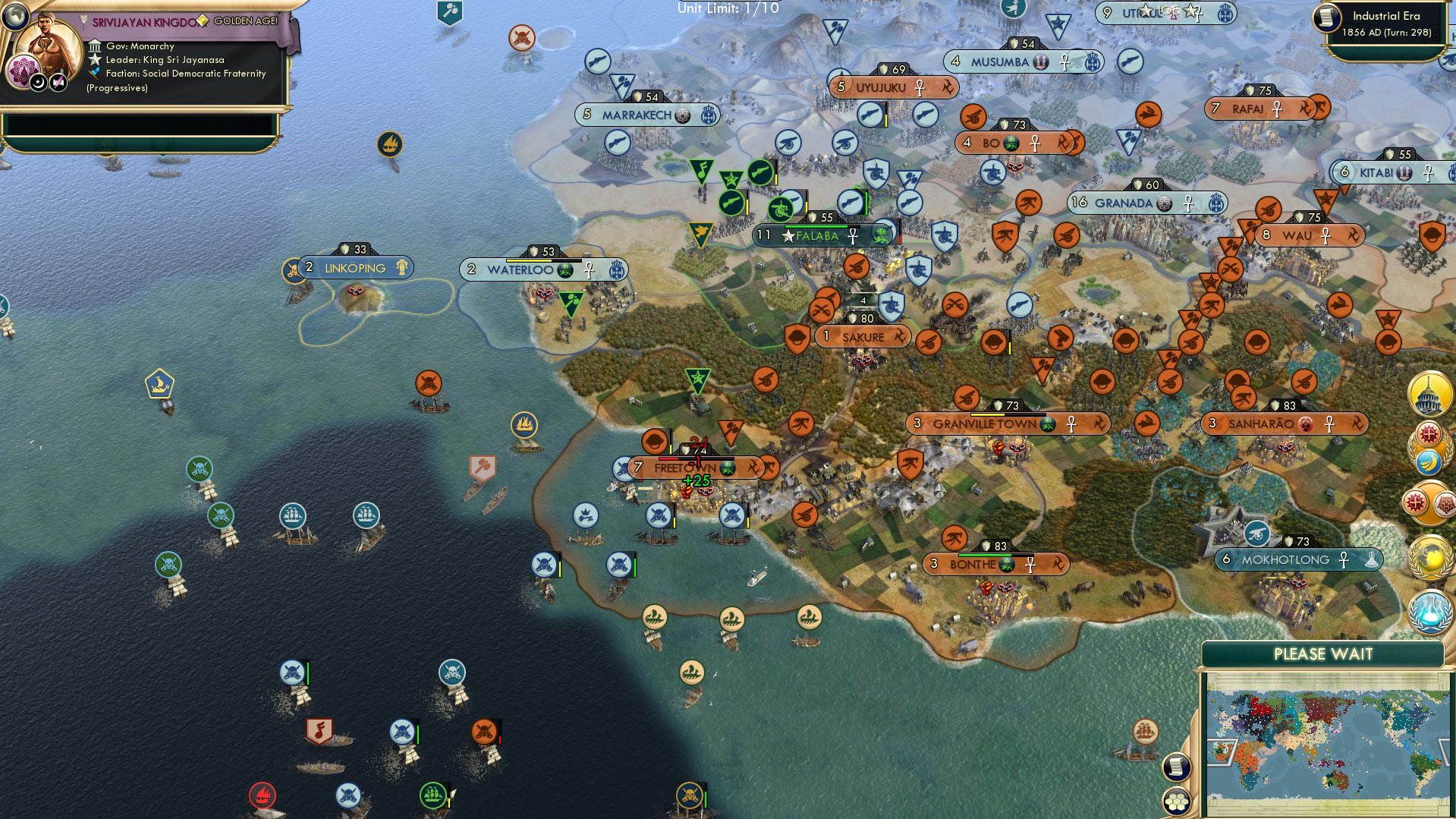Select an orange privateer skull-and-crossbones unit flag
The width and height of the screenshot is (1456, 819).
483,730
